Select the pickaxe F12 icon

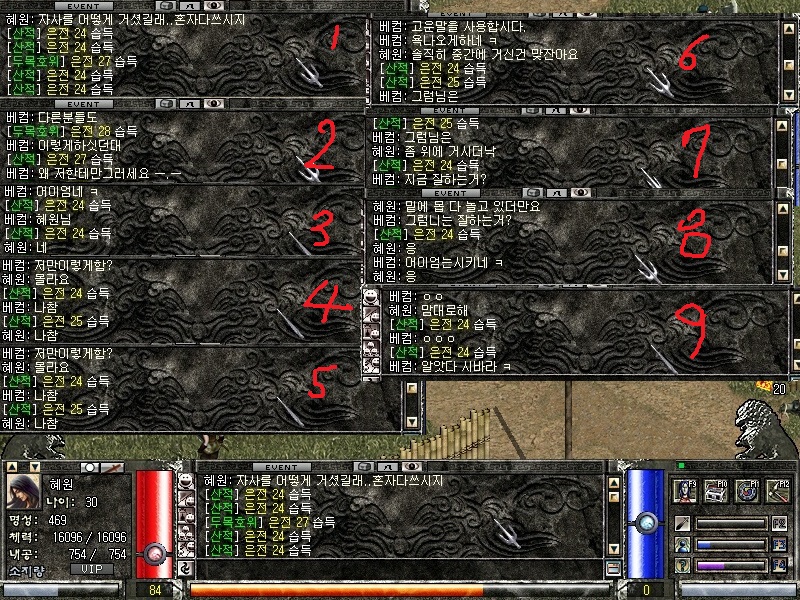tap(777, 490)
